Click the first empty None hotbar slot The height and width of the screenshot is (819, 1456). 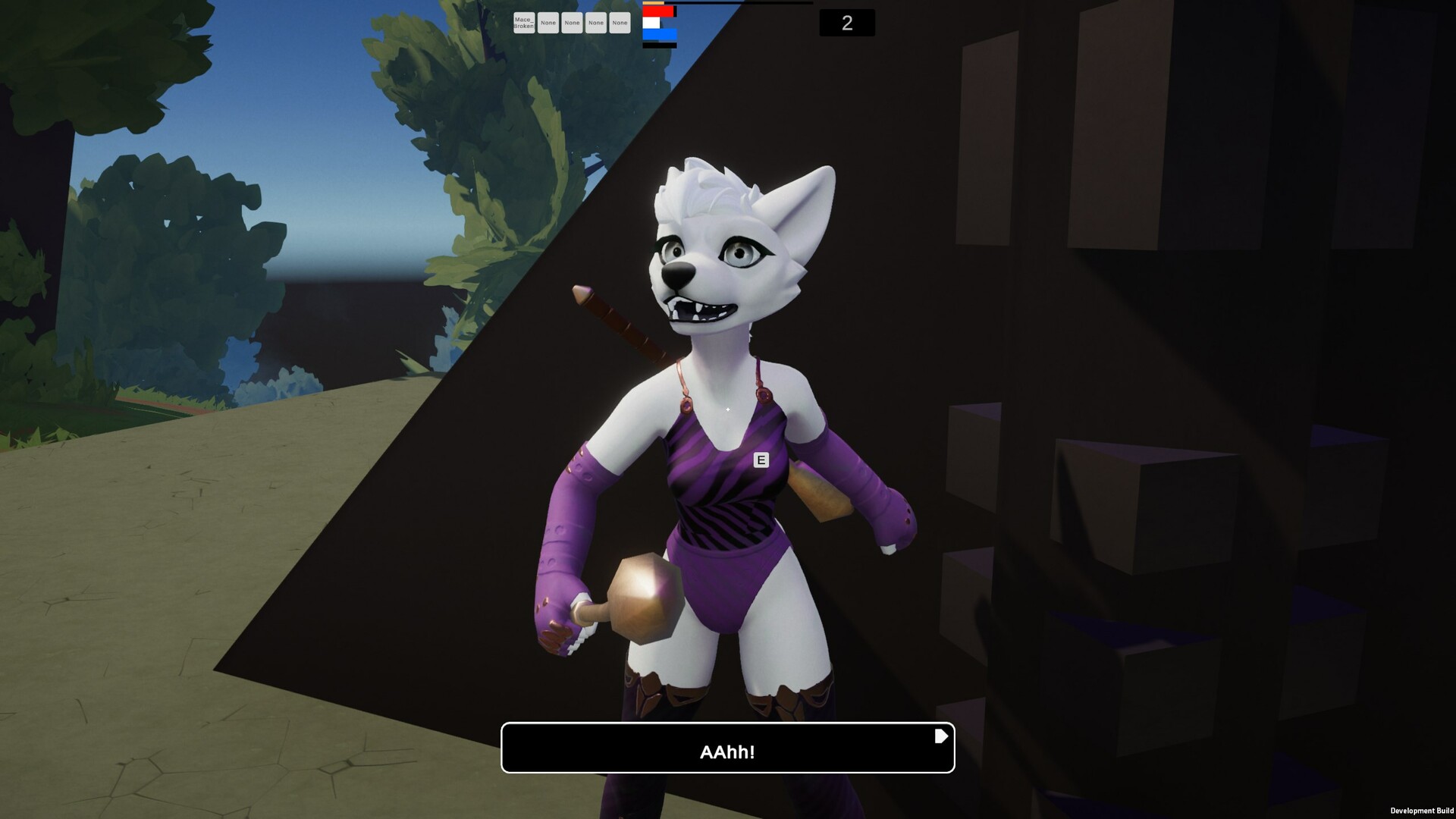pos(548,23)
